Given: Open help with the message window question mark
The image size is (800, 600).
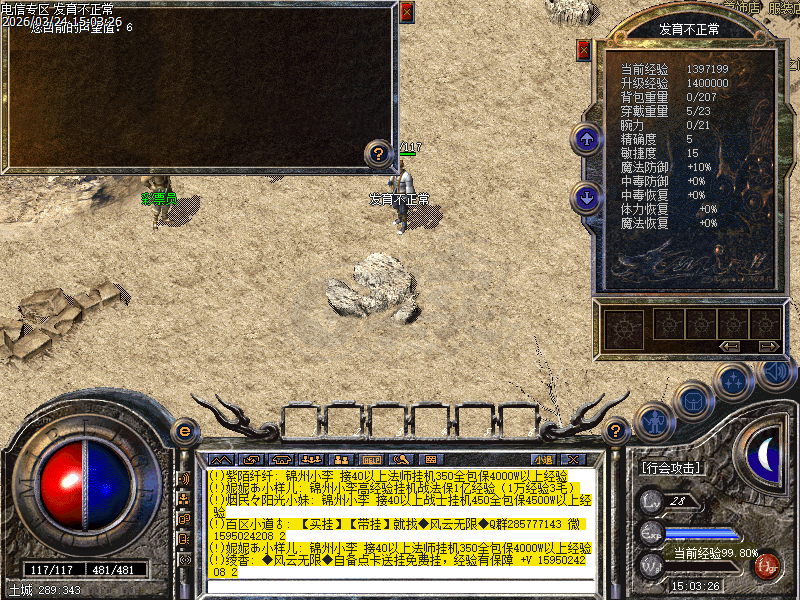Looking at the screenshot, I should [x=378, y=154].
